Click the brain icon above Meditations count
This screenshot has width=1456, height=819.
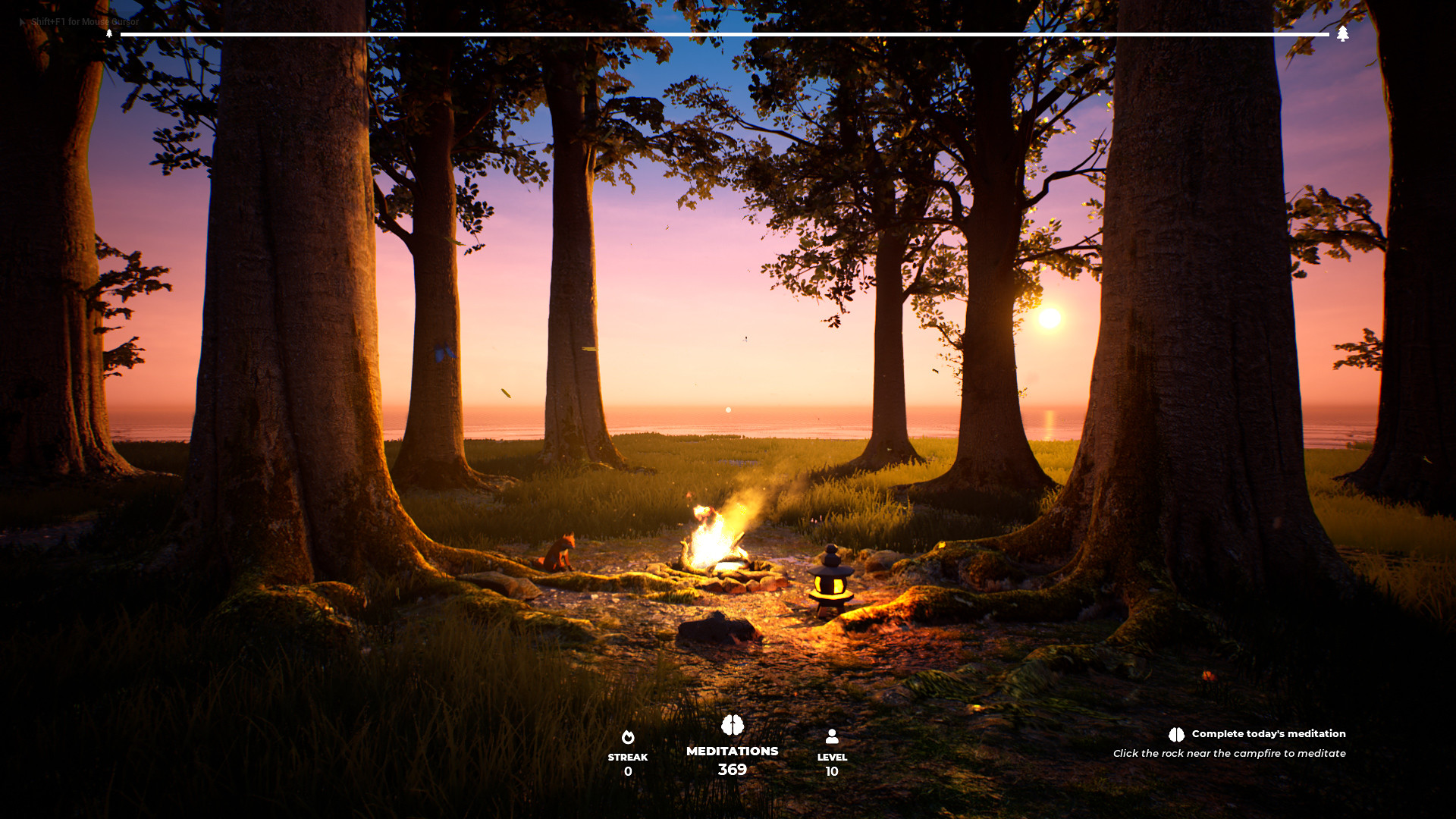click(x=732, y=725)
